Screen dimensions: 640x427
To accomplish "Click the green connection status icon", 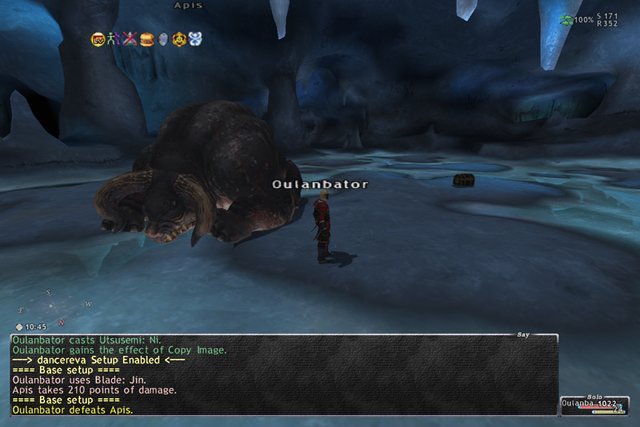I will pos(567,20).
